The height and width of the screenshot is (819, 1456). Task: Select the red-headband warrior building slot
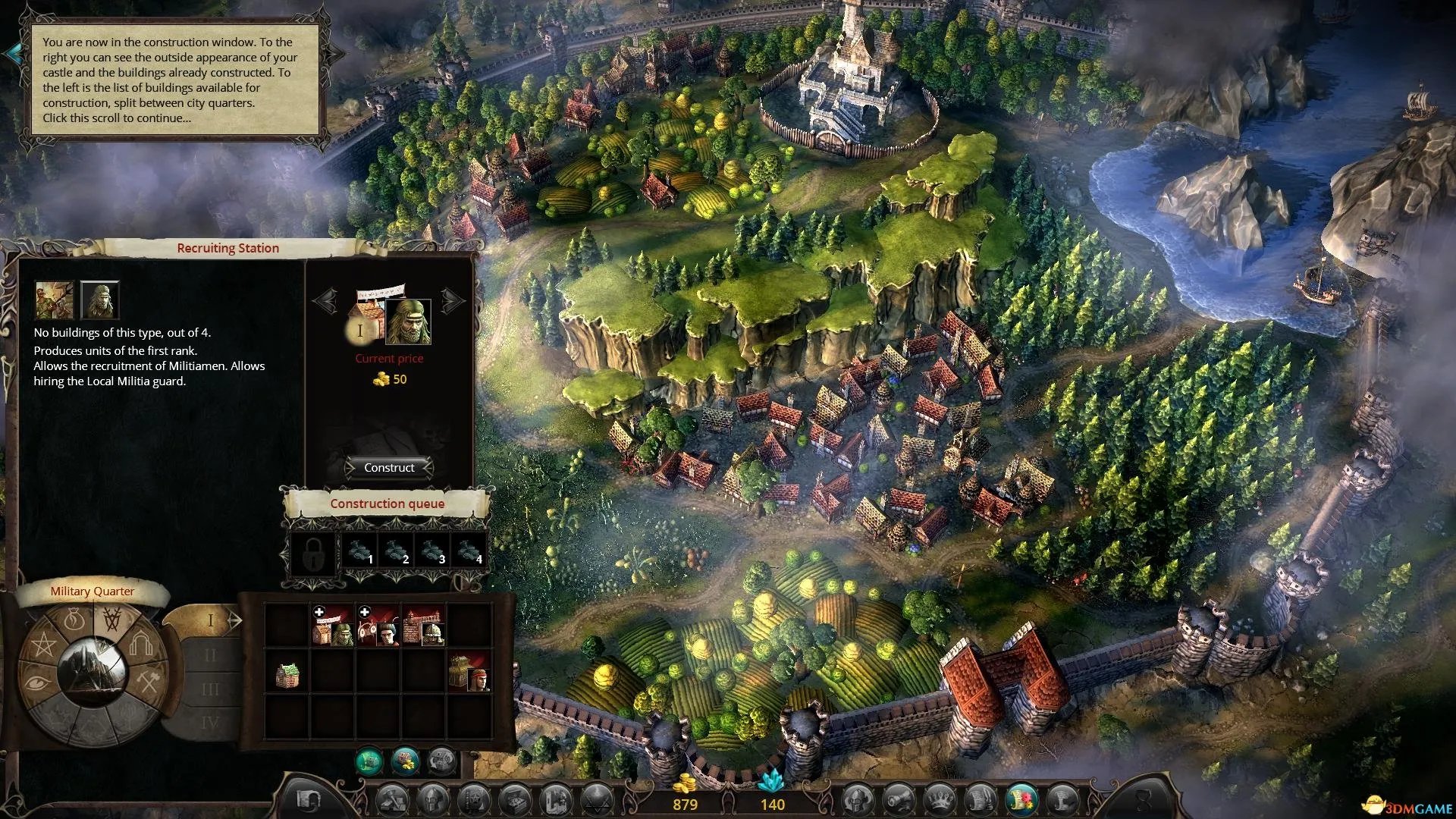(469, 672)
